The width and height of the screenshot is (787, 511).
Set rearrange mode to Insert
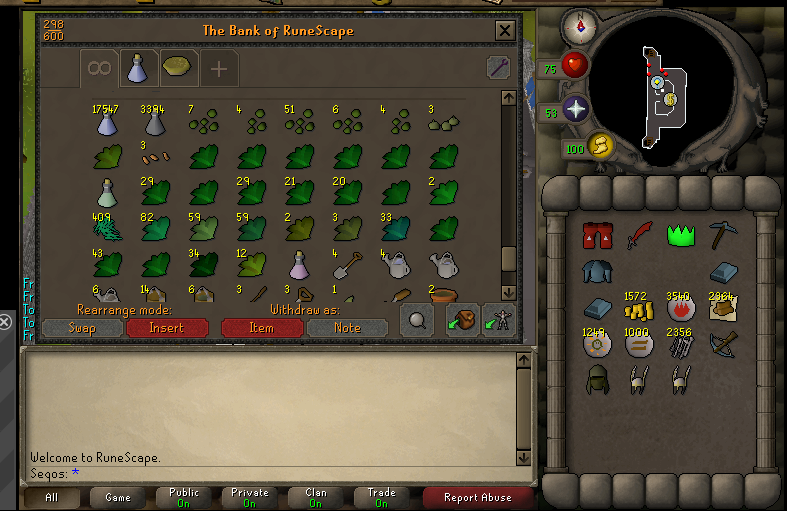point(167,328)
